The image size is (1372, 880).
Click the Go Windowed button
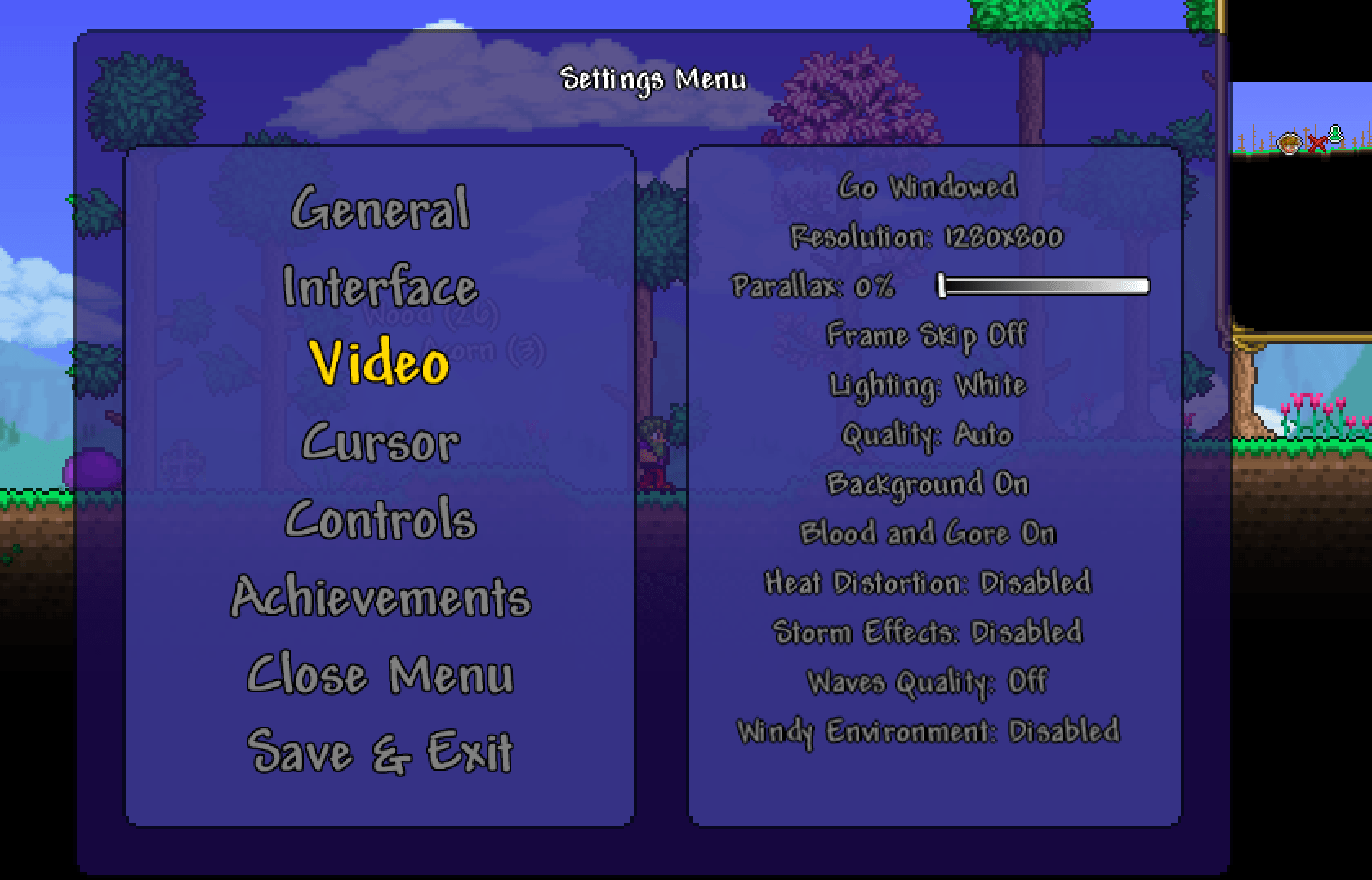pos(929,188)
